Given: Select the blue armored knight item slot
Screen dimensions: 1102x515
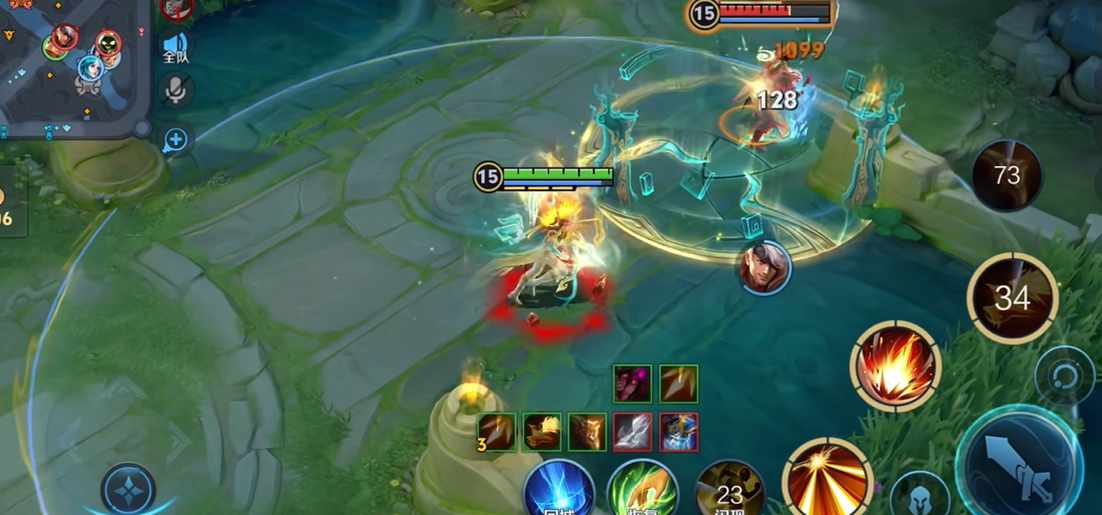Looking at the screenshot, I should [x=679, y=432].
